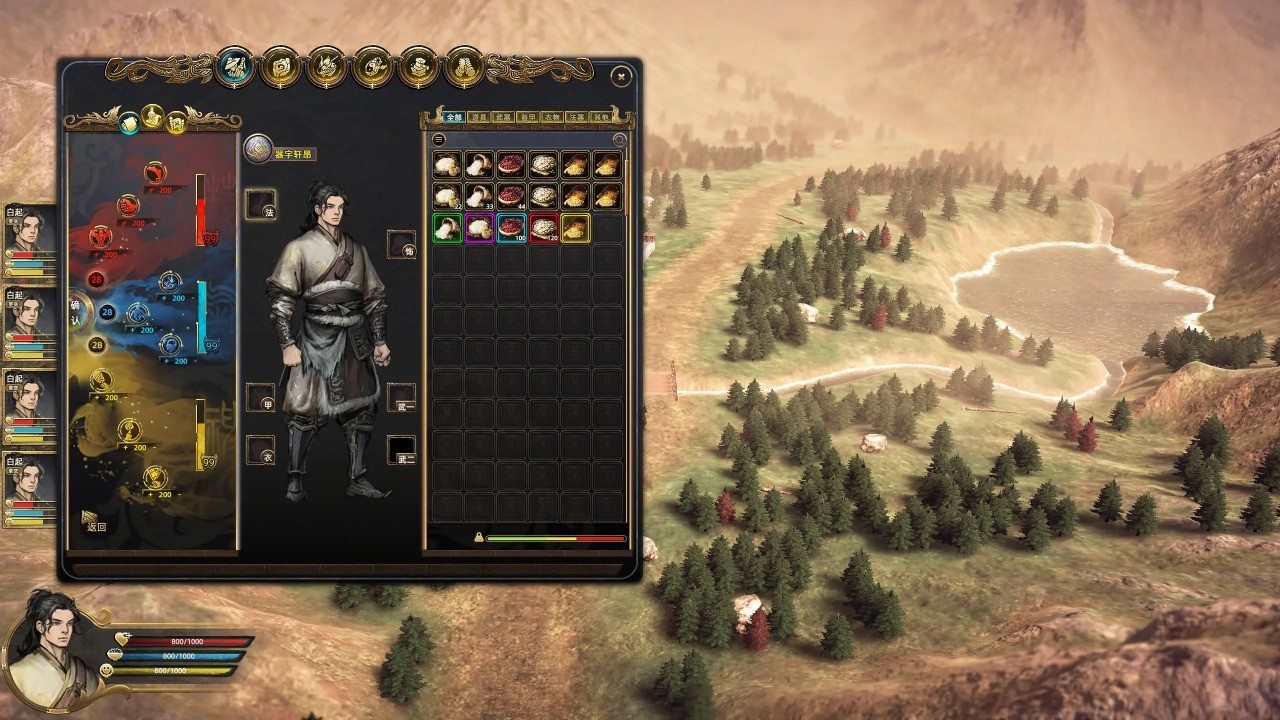
Task: Switch to the 道具 inventory tab
Action: [x=480, y=117]
